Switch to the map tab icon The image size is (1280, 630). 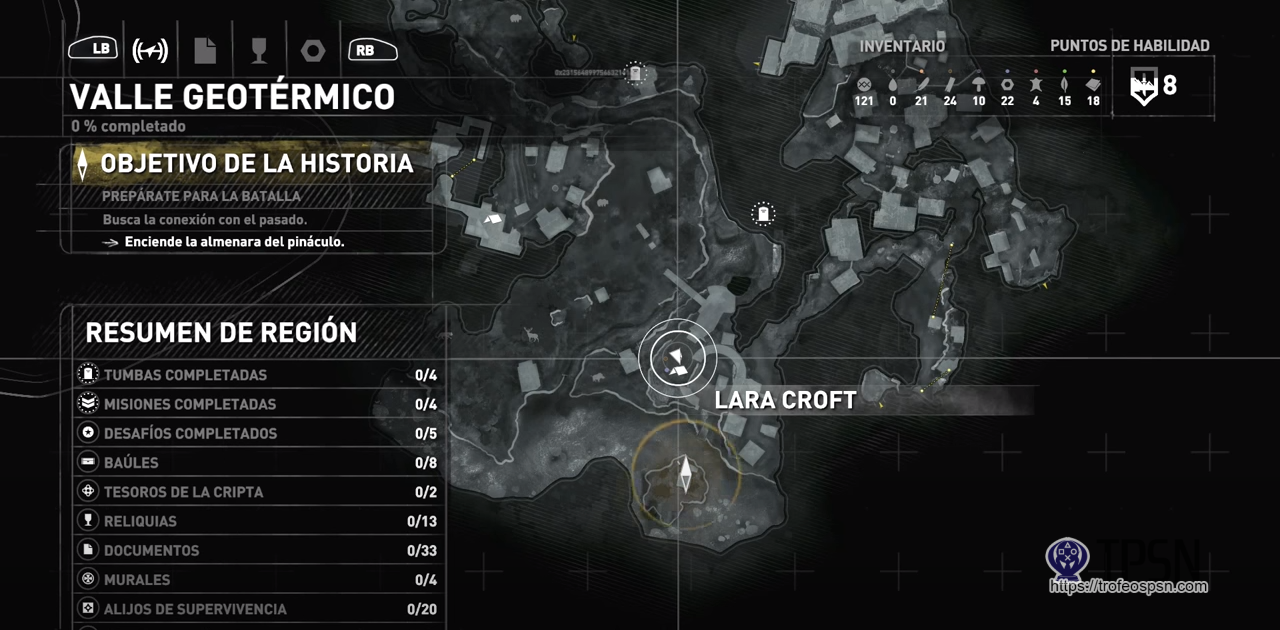click(150, 49)
